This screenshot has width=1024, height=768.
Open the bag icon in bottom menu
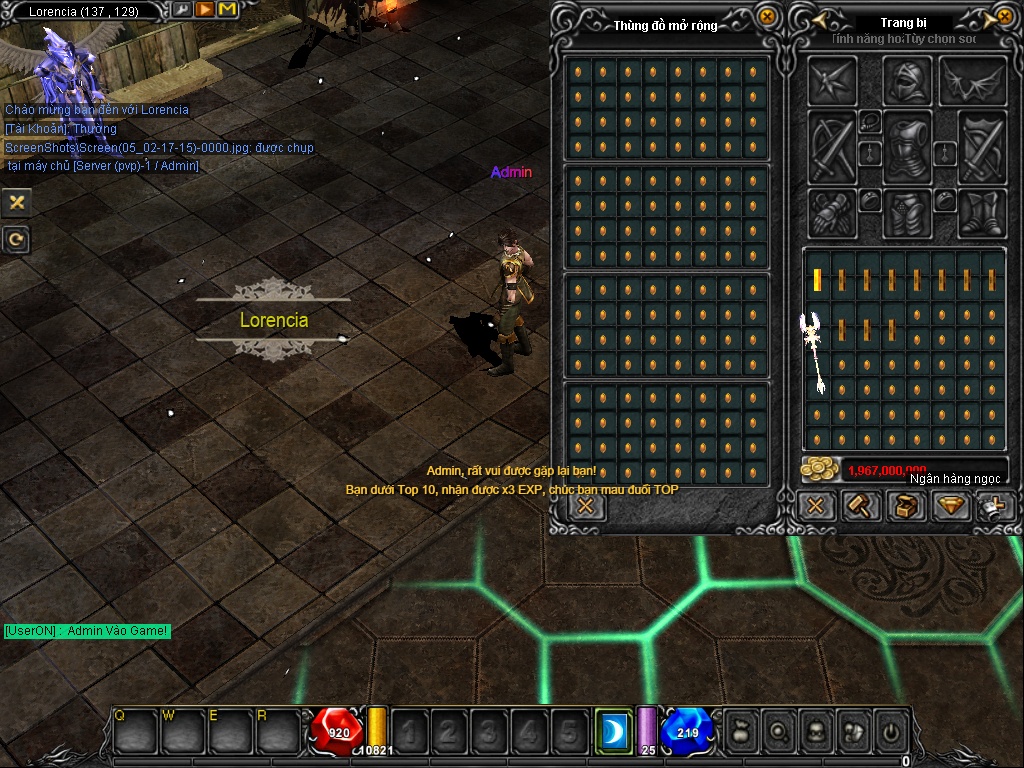(740, 731)
